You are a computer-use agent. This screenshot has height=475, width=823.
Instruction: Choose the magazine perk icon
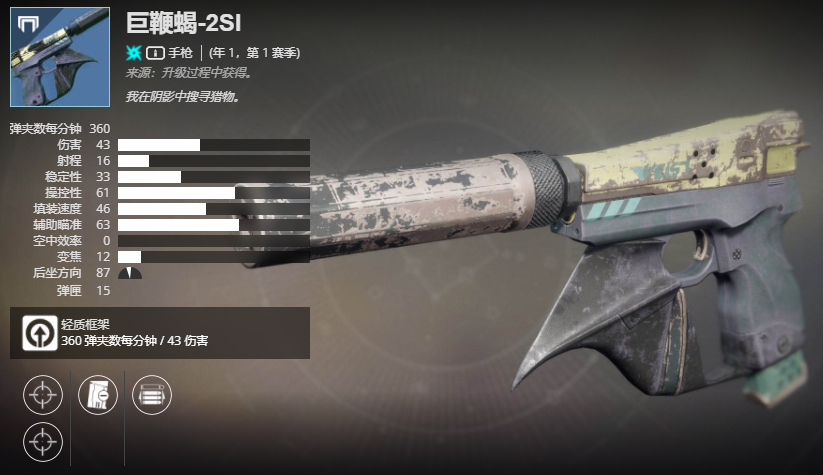click(x=98, y=393)
